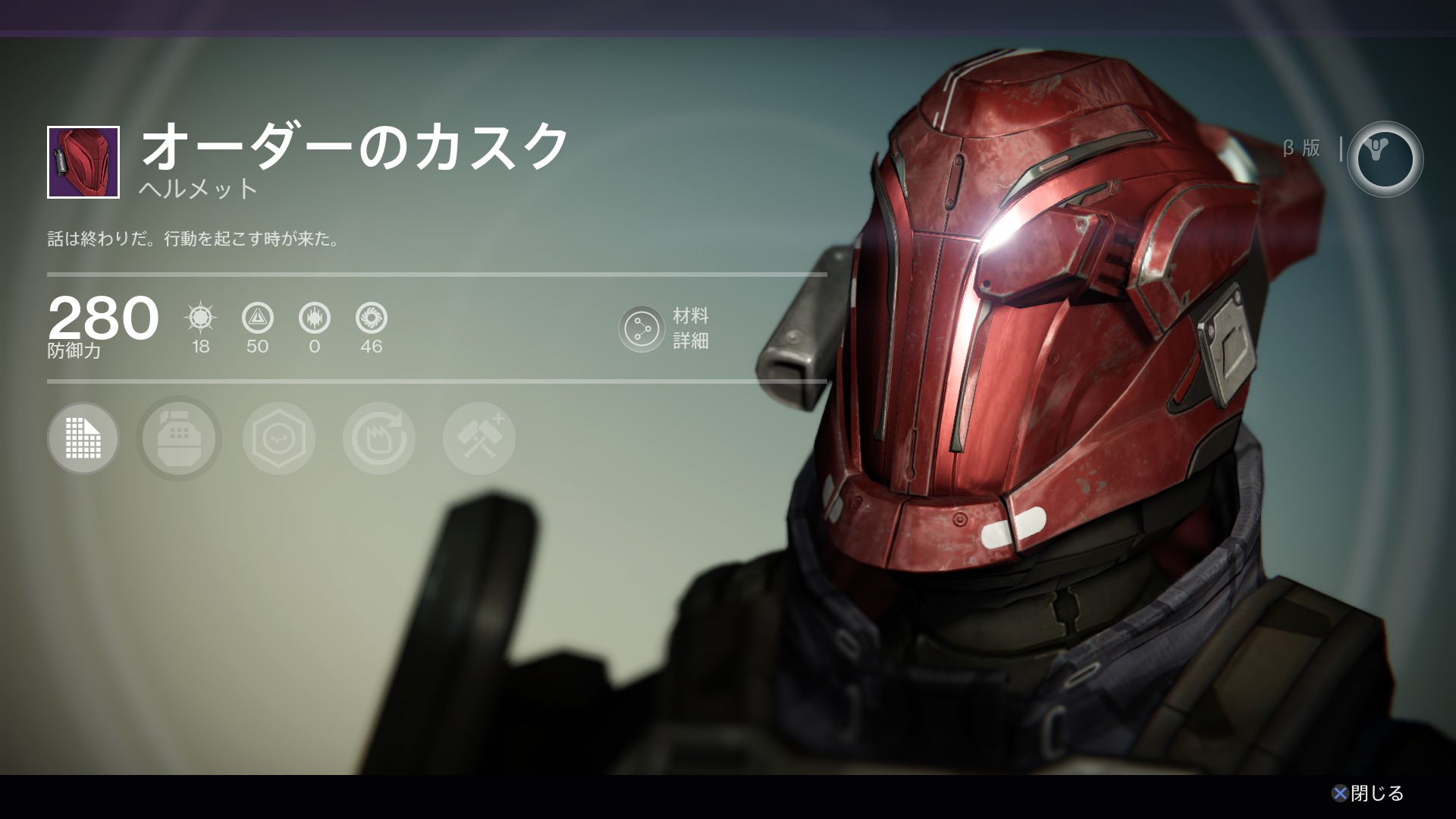
Task: Select the flaming fist cooldown perk
Action: pos(379,438)
